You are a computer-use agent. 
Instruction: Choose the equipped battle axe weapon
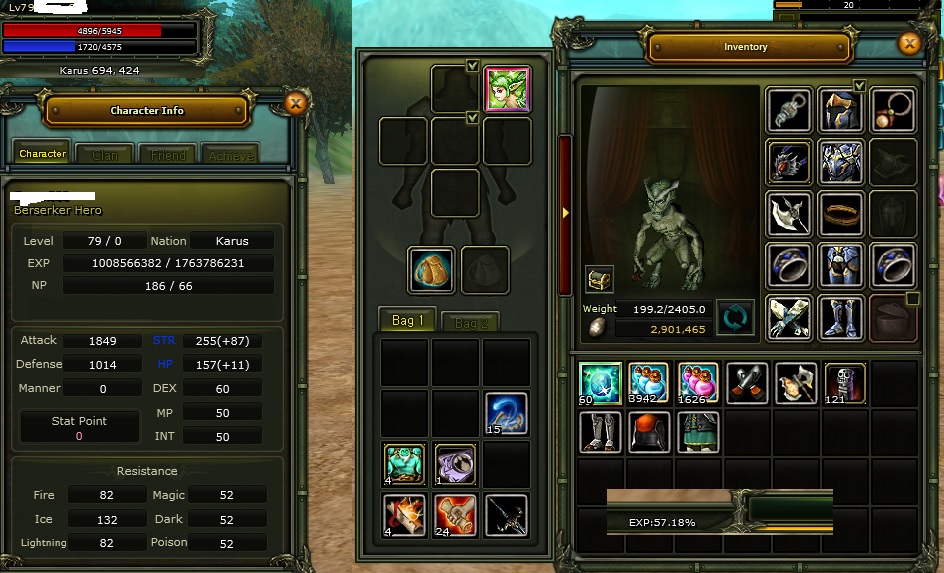790,213
